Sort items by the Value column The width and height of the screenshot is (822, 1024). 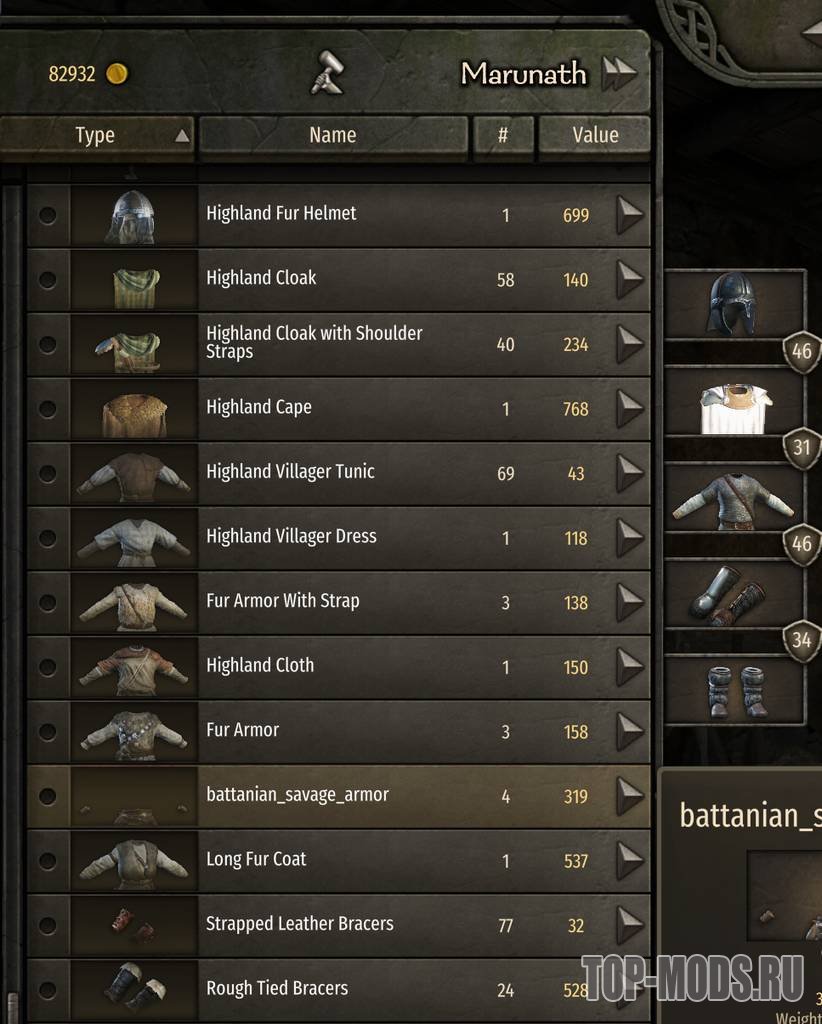(595, 135)
